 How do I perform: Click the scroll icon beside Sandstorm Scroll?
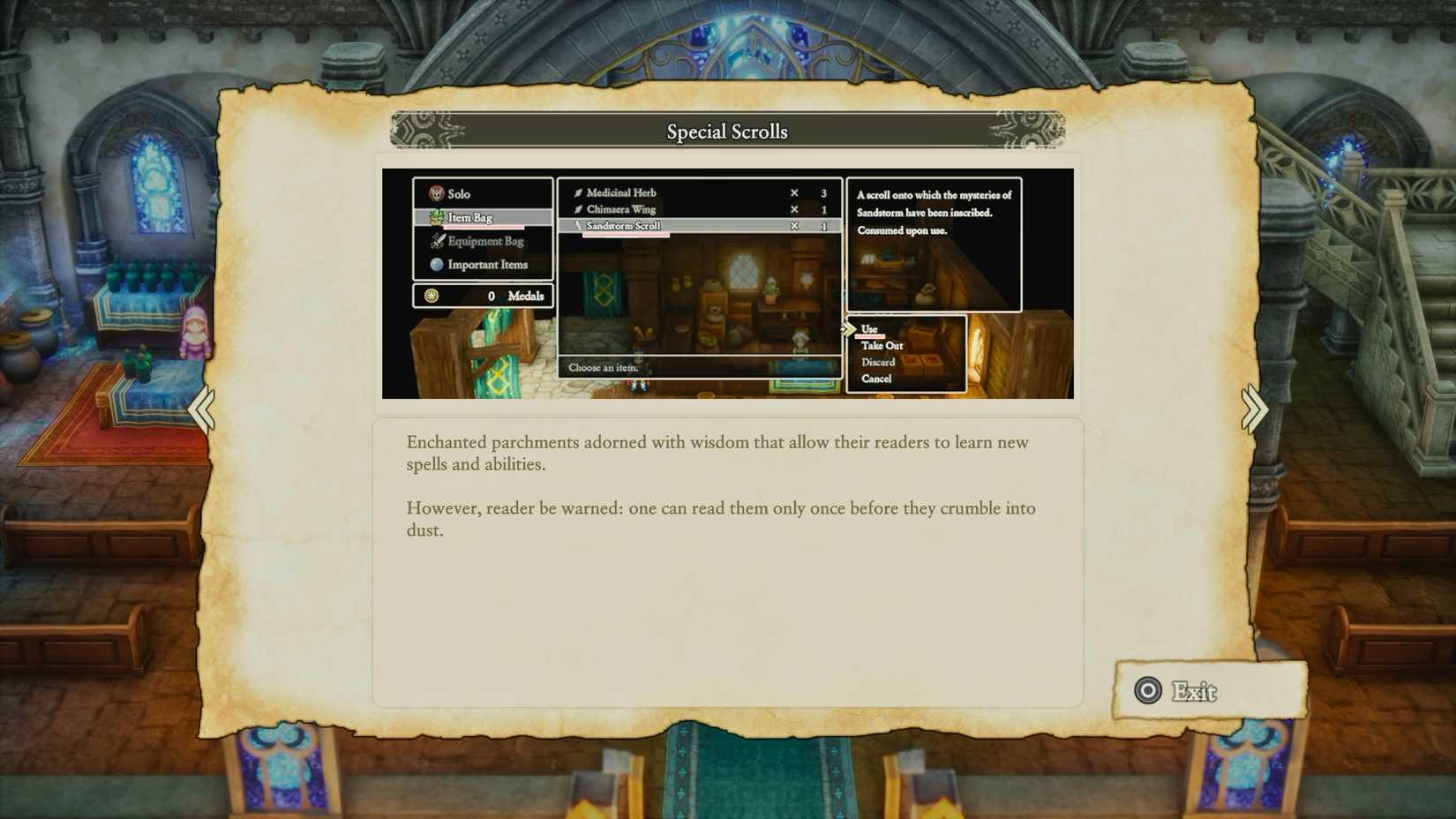[576, 226]
